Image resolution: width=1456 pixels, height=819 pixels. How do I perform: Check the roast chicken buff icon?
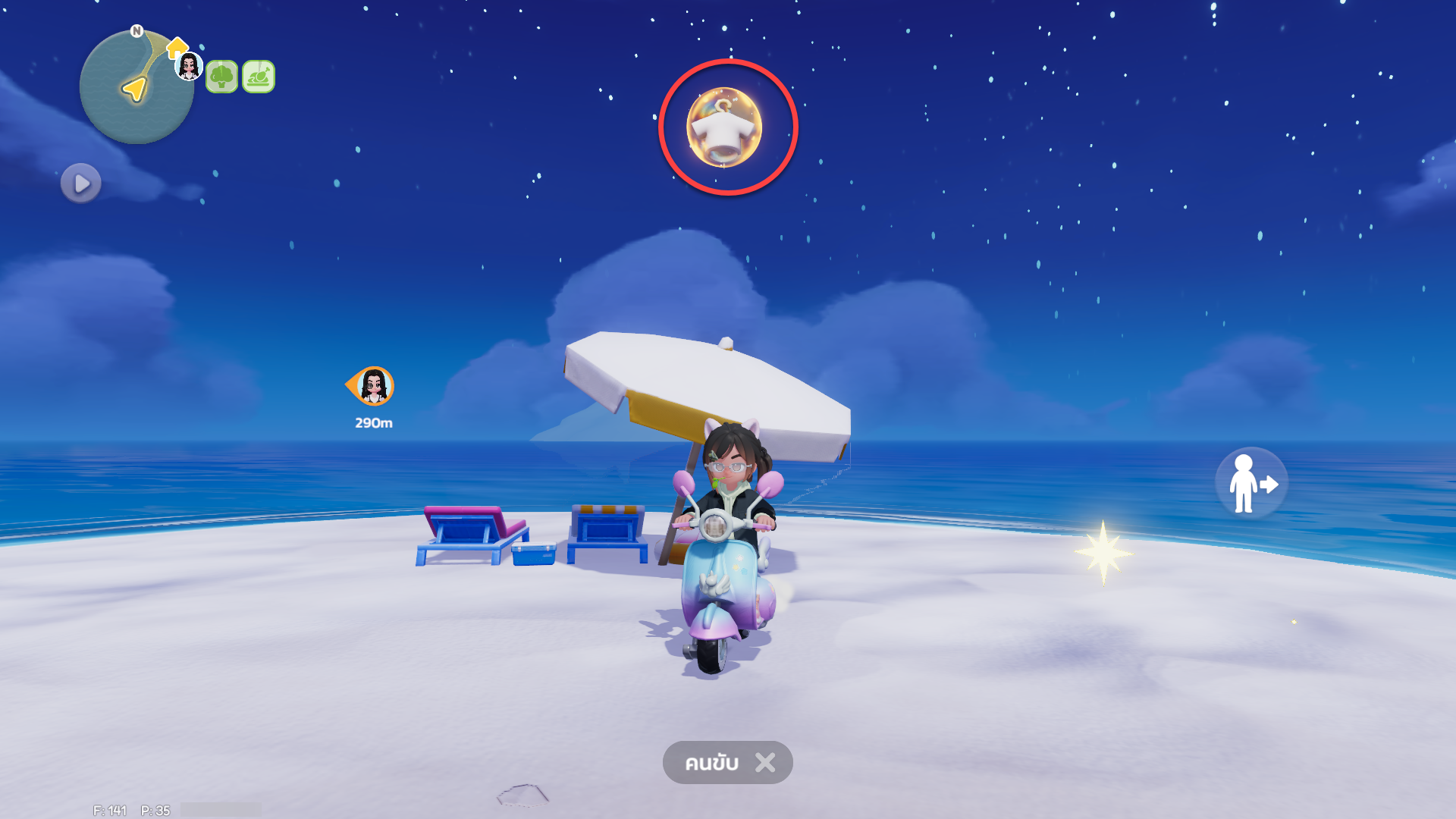[259, 77]
